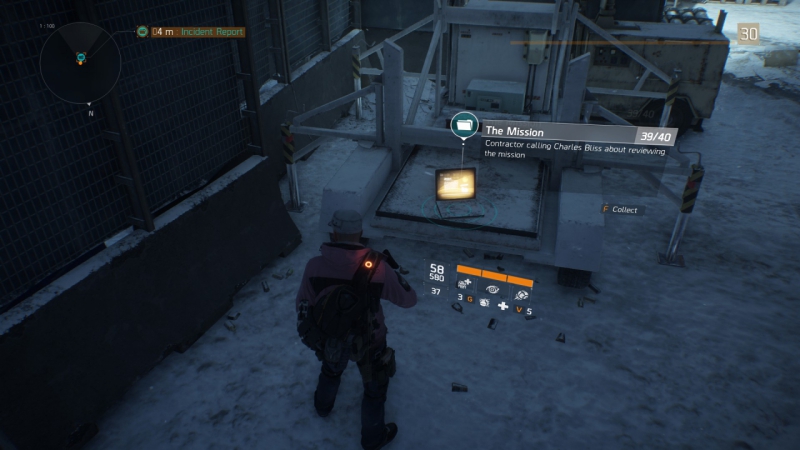Use the white-cross medkit icon
800x450 pixels.
(503, 303)
